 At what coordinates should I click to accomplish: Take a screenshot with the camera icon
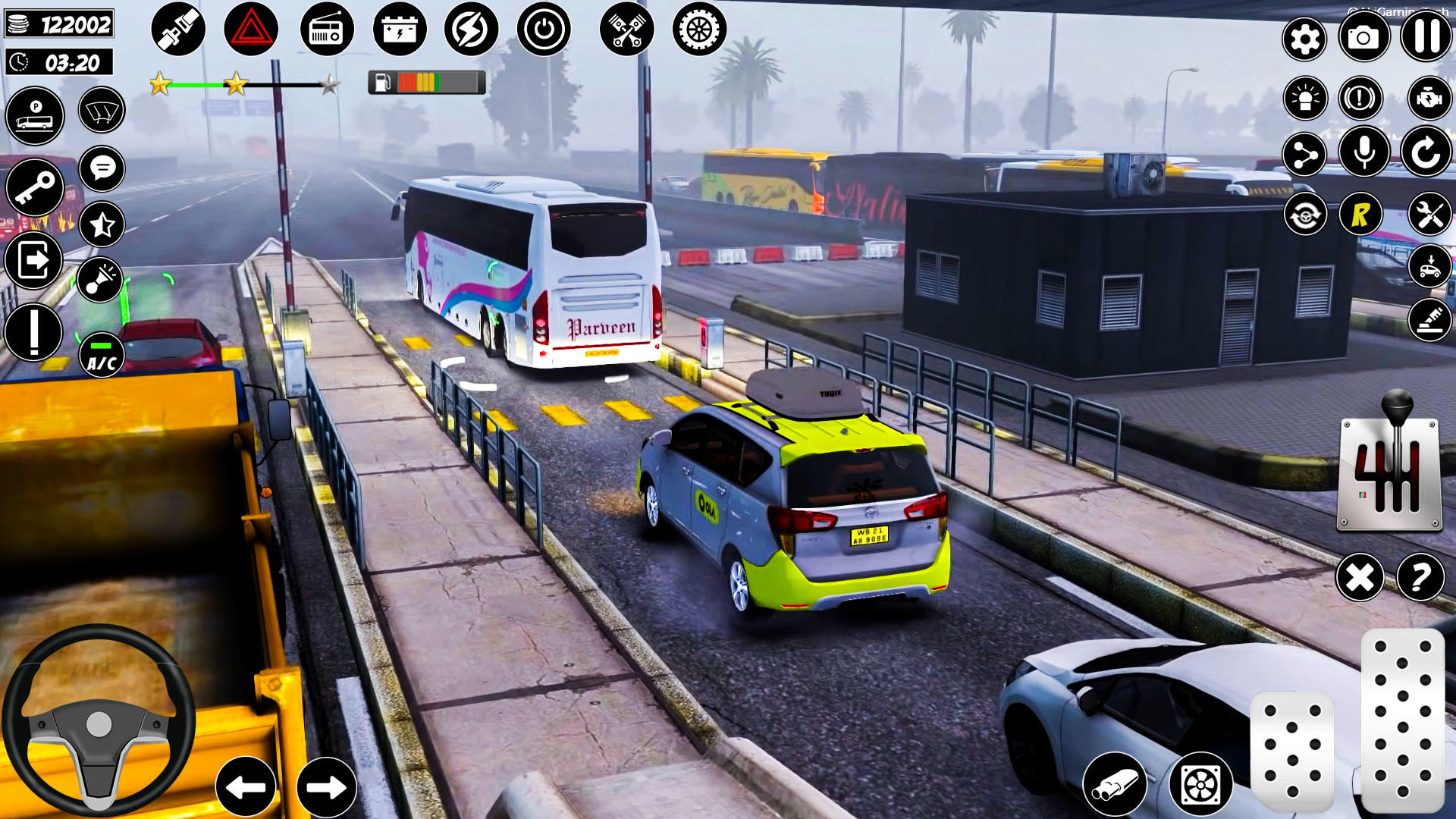[x=1365, y=34]
